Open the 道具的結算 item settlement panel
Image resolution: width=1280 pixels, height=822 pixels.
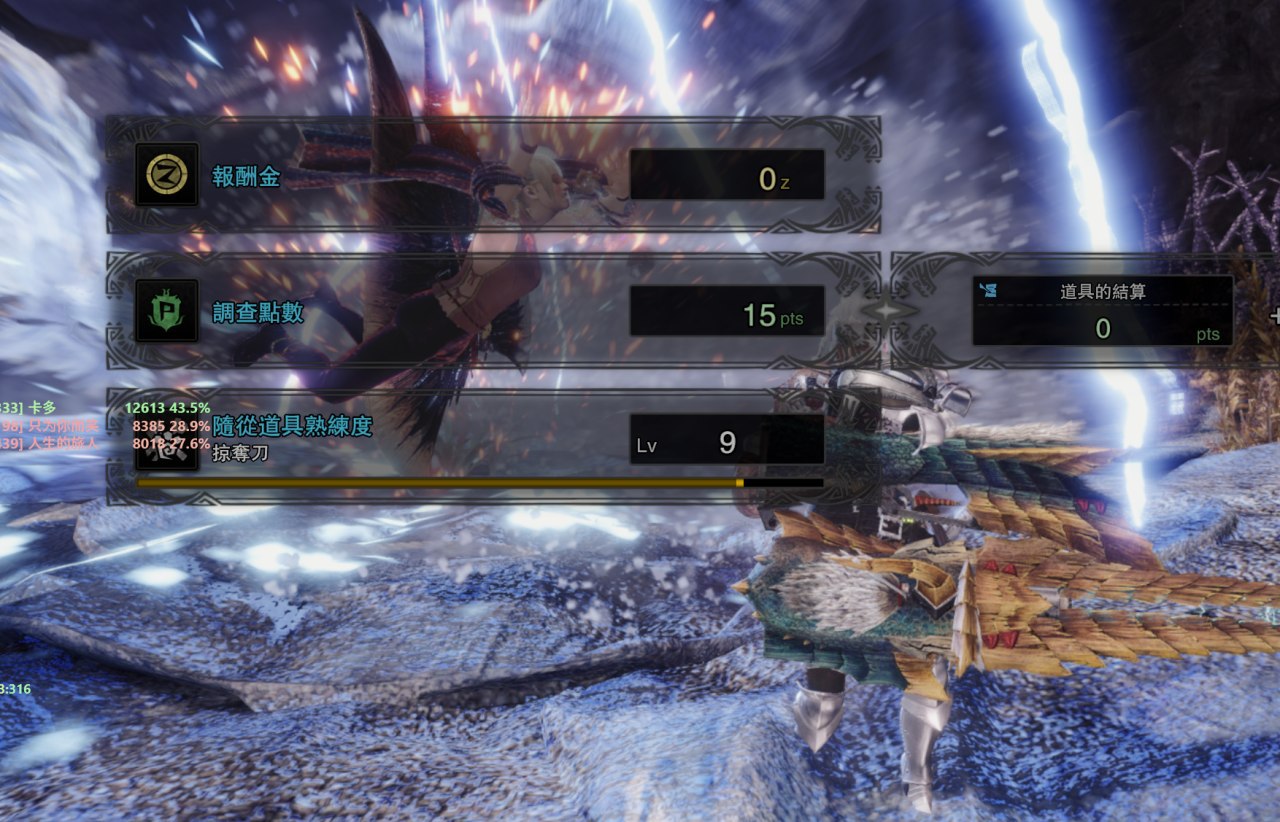1102,311
